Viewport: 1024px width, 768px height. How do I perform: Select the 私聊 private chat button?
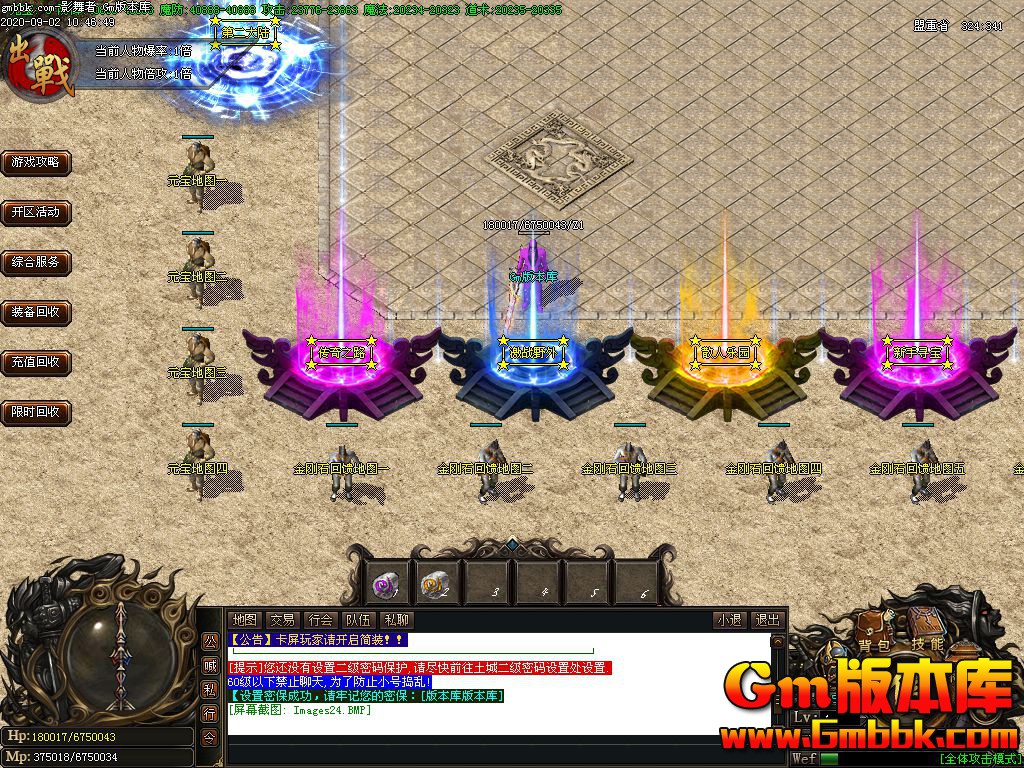point(396,620)
